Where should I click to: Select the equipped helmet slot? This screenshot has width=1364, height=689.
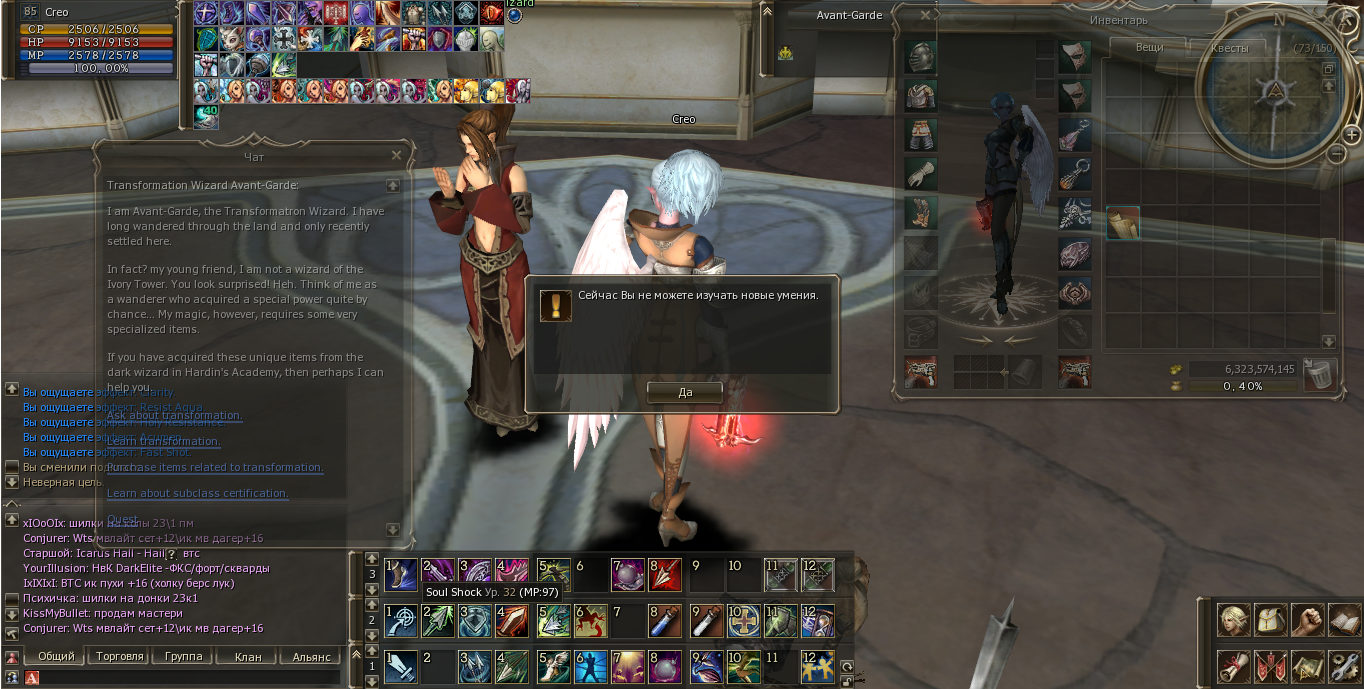(921, 57)
